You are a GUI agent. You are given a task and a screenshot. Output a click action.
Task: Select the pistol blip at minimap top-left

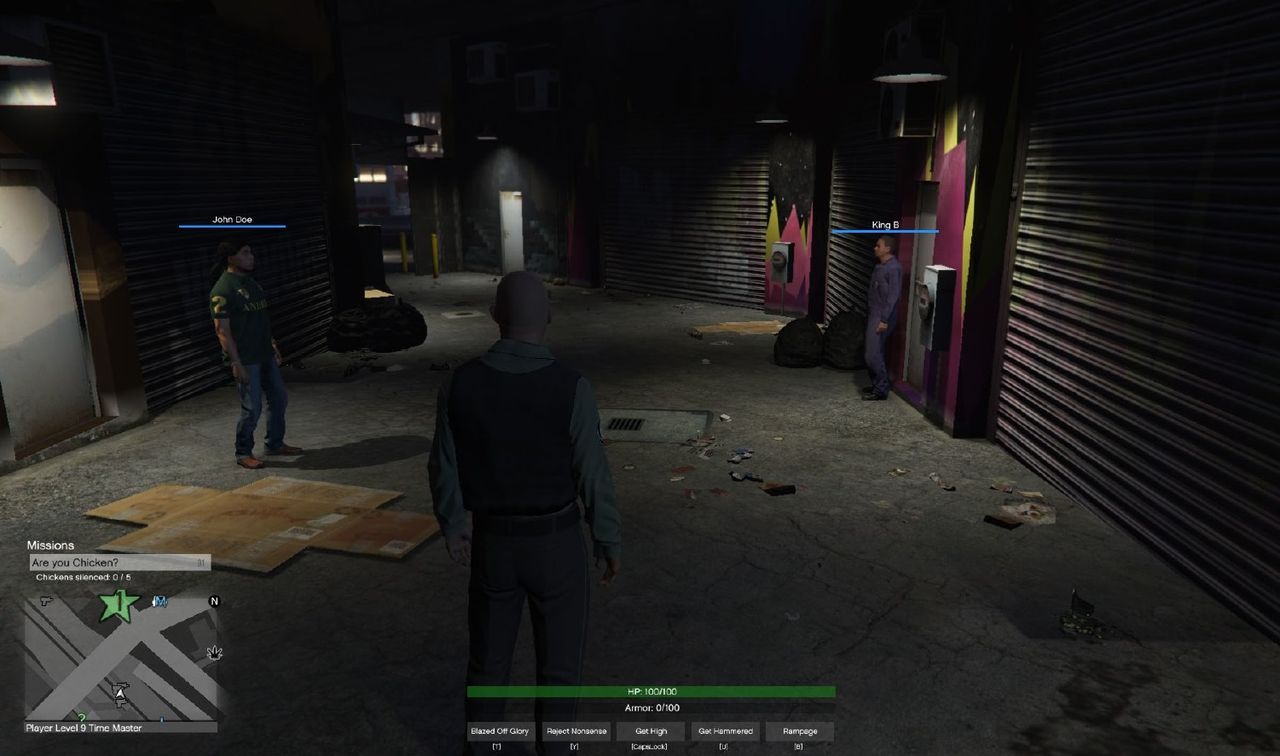tap(46, 600)
